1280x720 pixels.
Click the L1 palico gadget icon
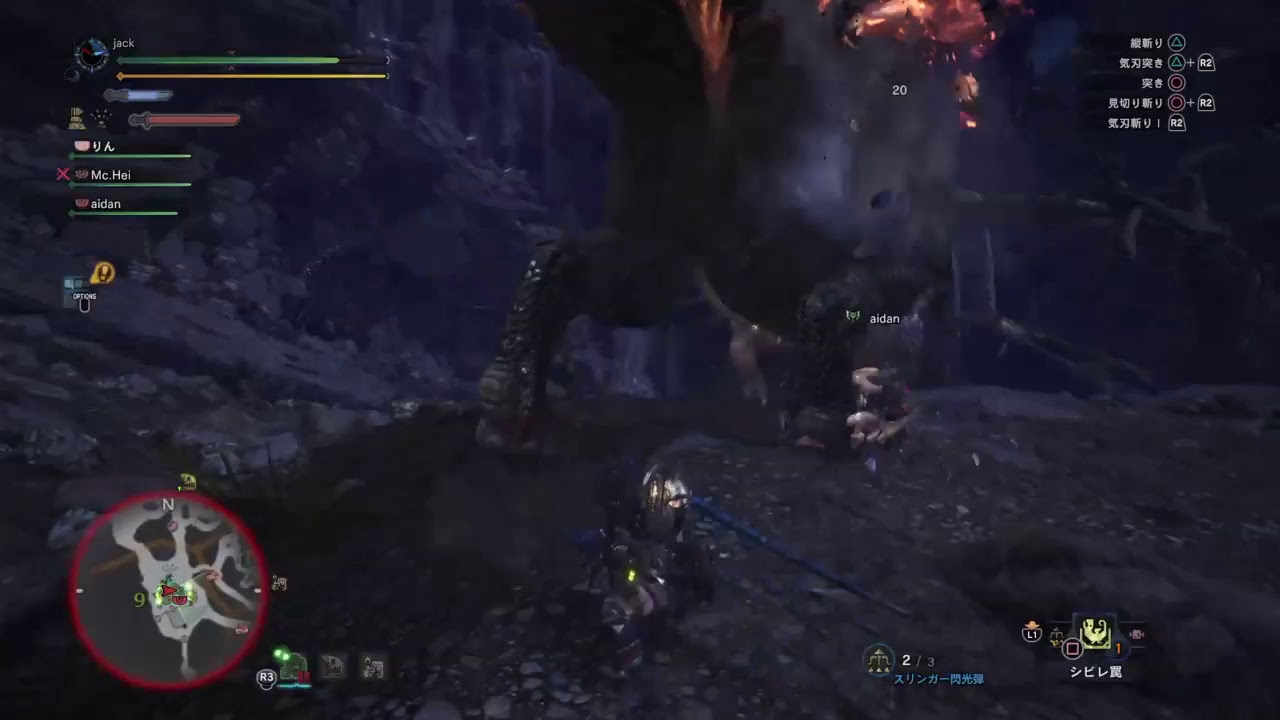click(x=1033, y=633)
